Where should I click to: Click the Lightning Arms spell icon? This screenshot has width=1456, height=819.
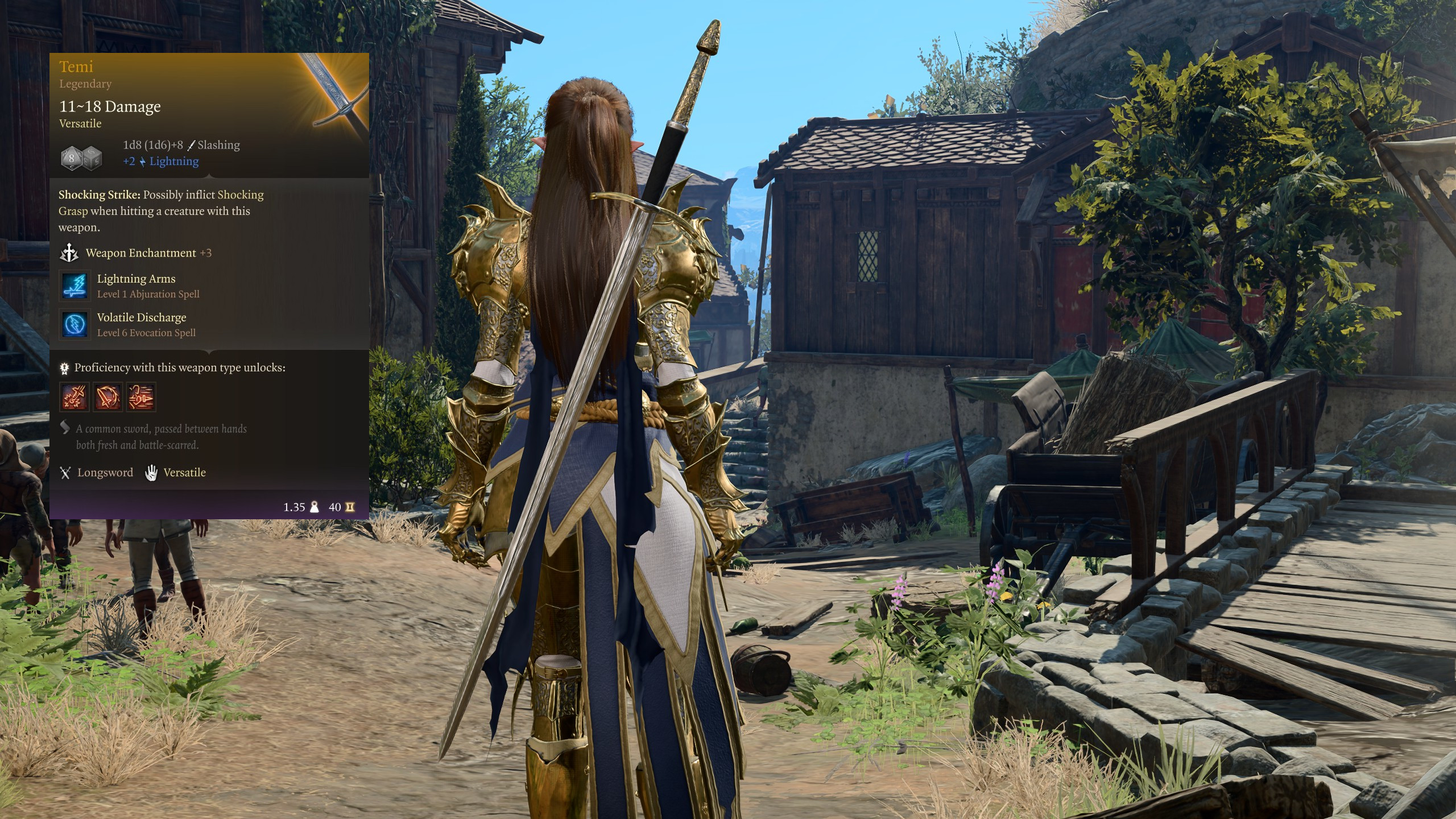coord(74,286)
